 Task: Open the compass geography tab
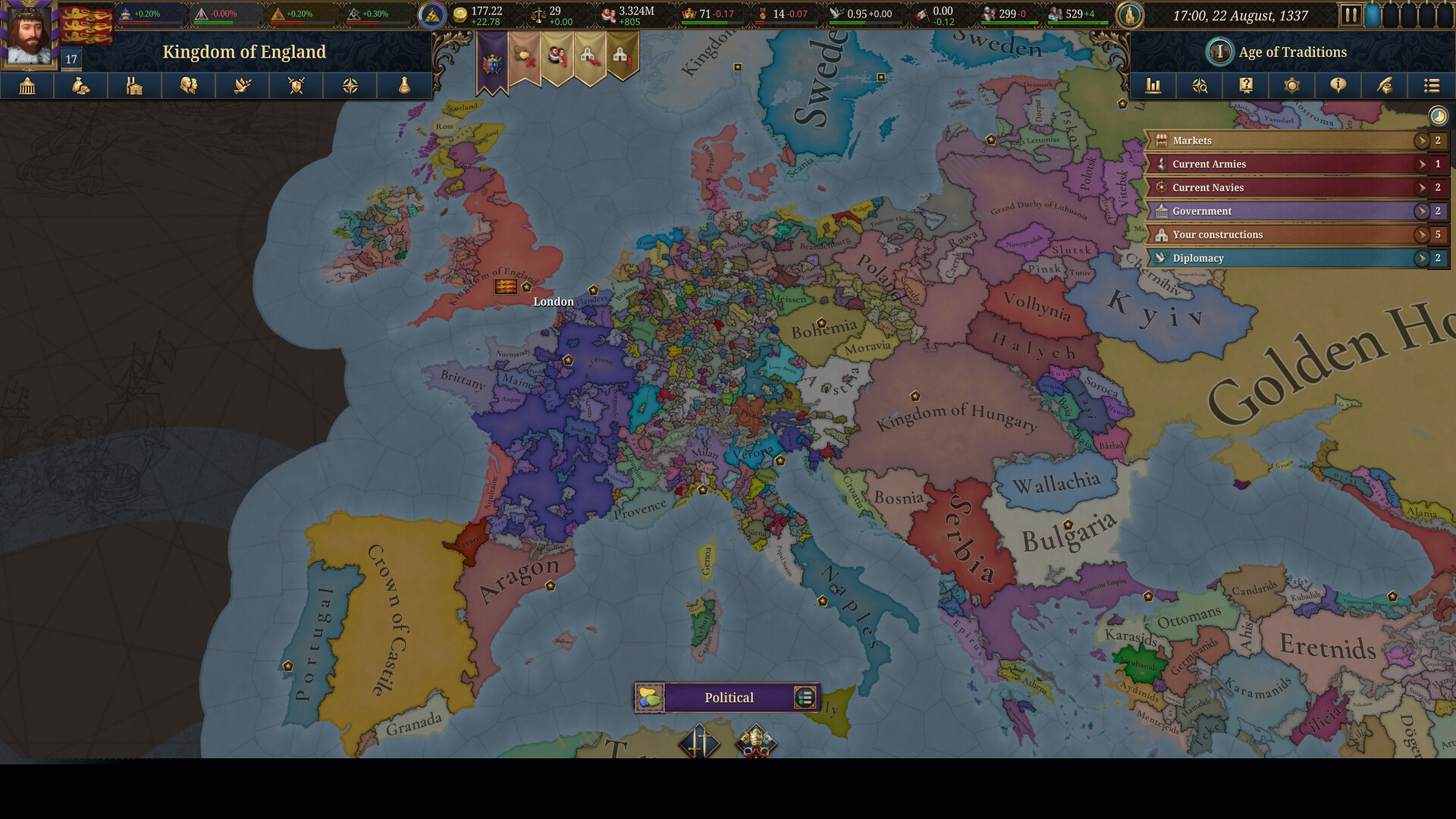pos(350,86)
